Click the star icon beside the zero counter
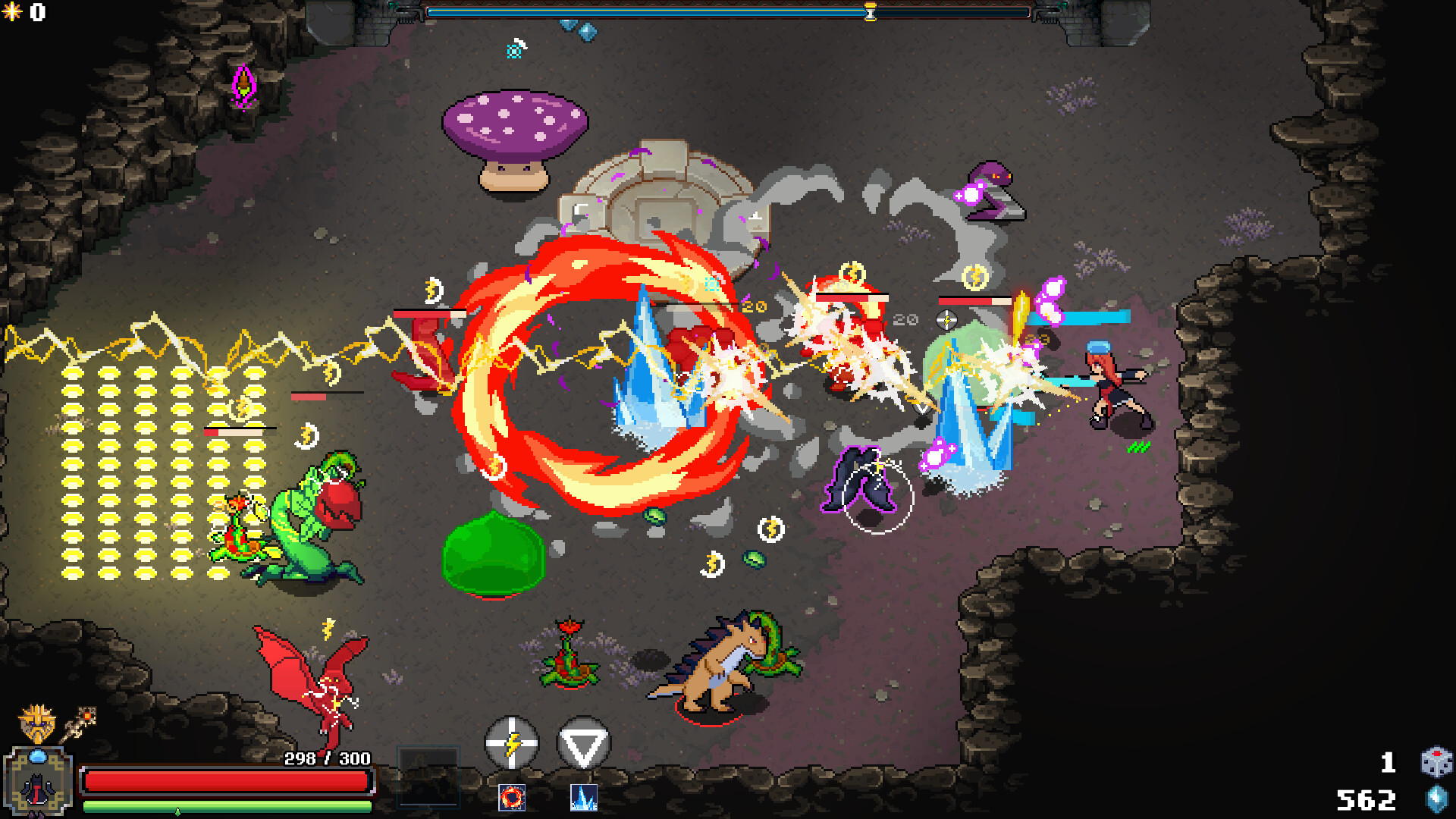Screen dimensions: 1456x819 [14, 11]
